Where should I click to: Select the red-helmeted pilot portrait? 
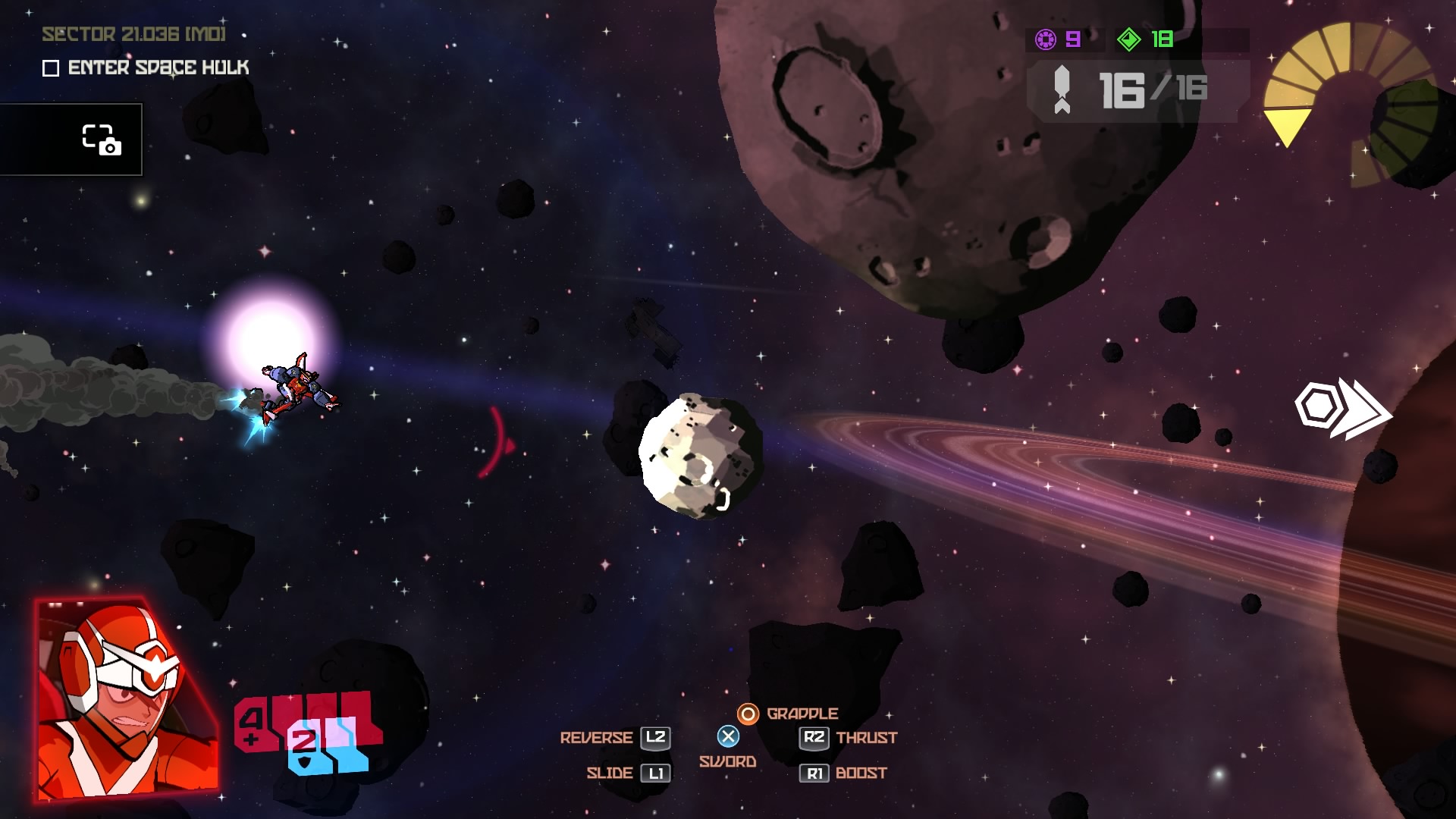coord(127,699)
